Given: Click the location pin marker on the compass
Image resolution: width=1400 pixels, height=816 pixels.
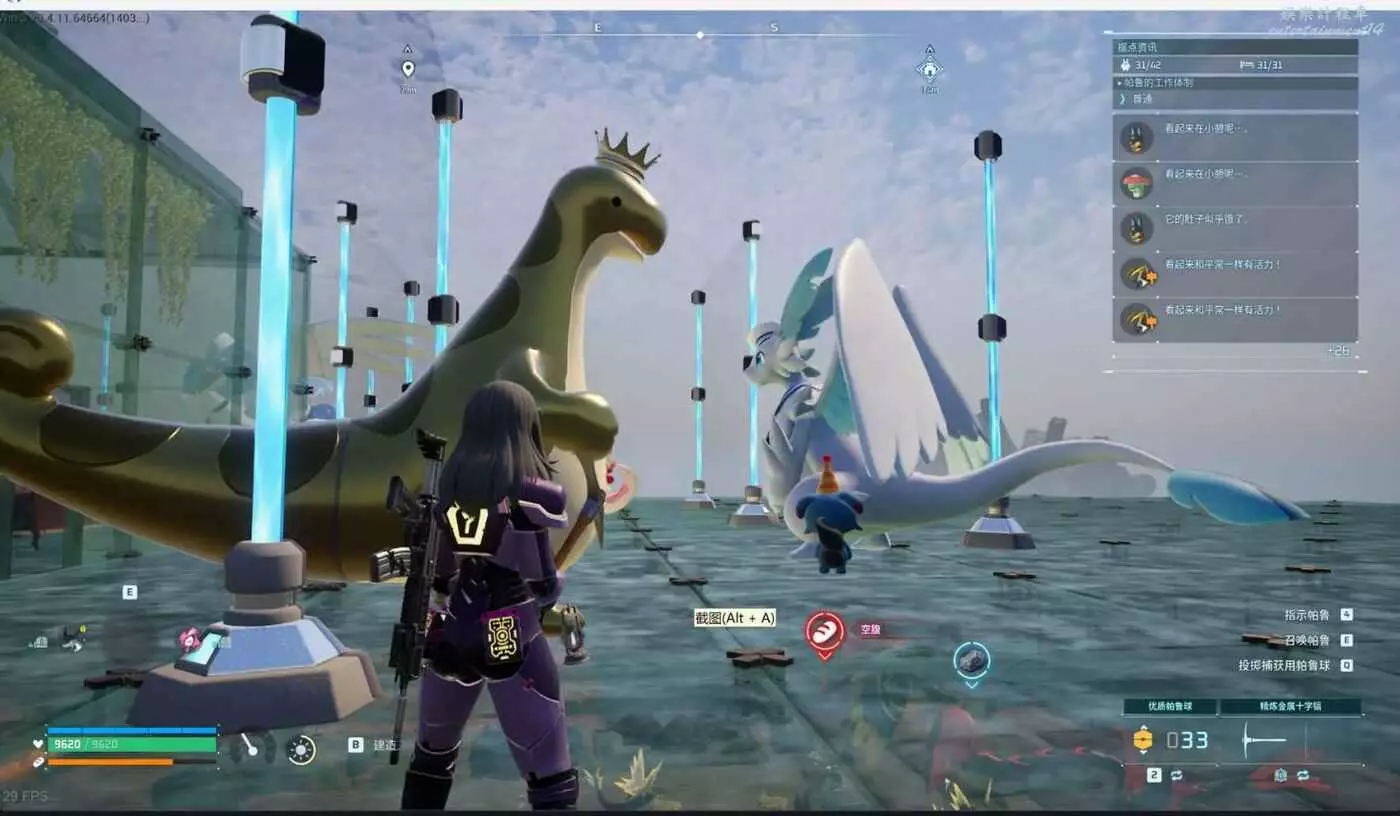Looking at the screenshot, I should pos(407,69).
